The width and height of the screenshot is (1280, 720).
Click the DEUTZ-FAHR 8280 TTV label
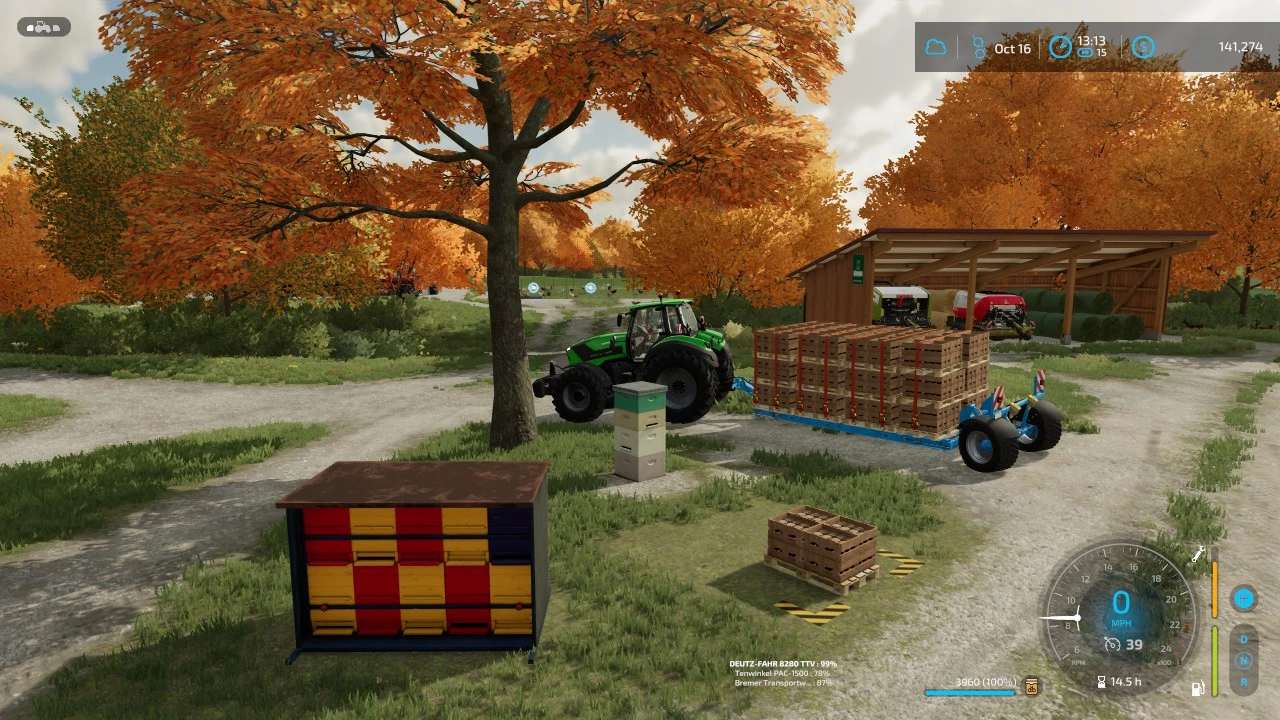pos(783,663)
